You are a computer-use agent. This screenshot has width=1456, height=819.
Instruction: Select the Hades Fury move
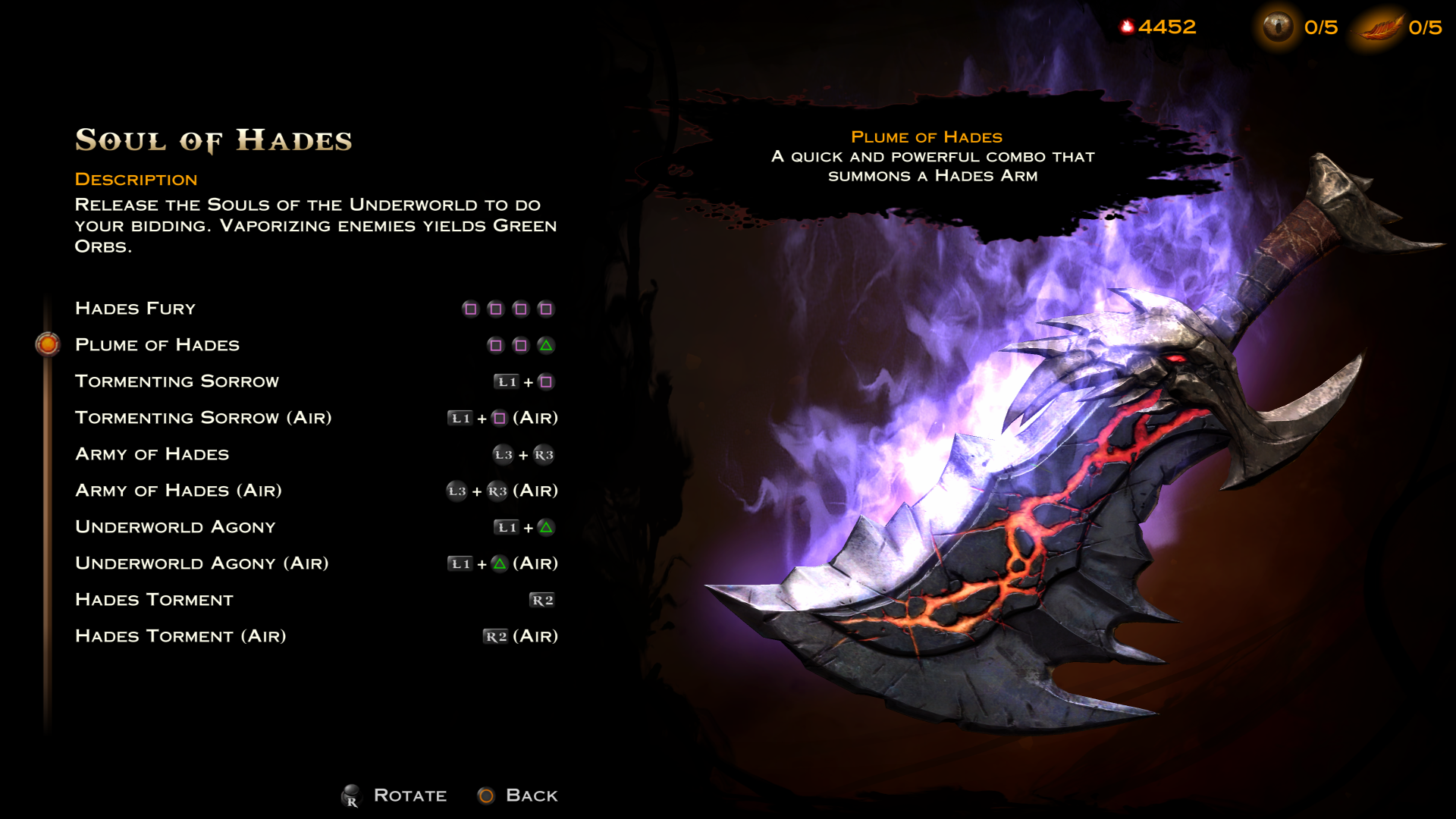pos(136,309)
